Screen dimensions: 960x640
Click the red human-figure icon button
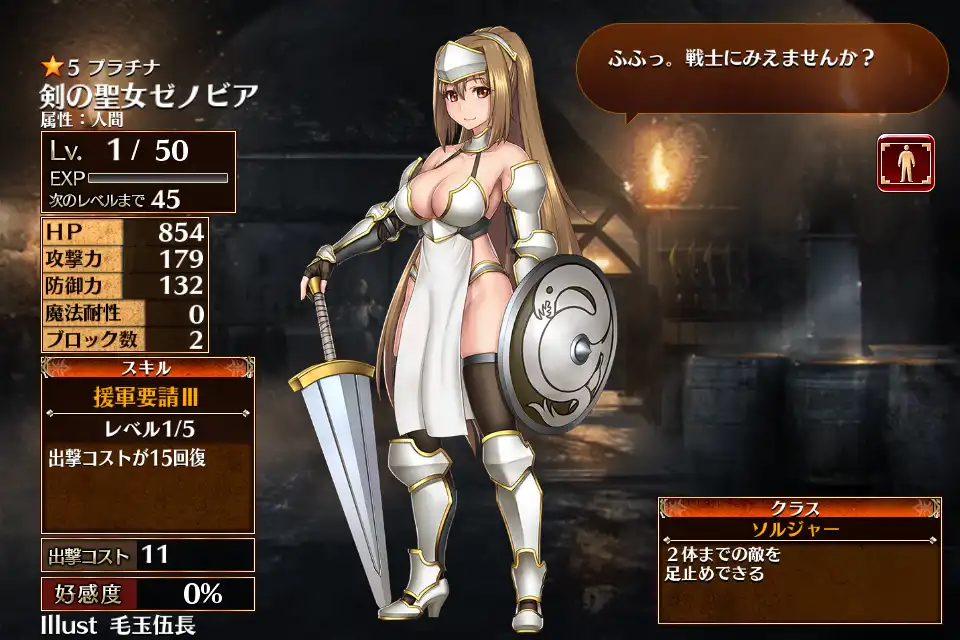click(x=905, y=163)
